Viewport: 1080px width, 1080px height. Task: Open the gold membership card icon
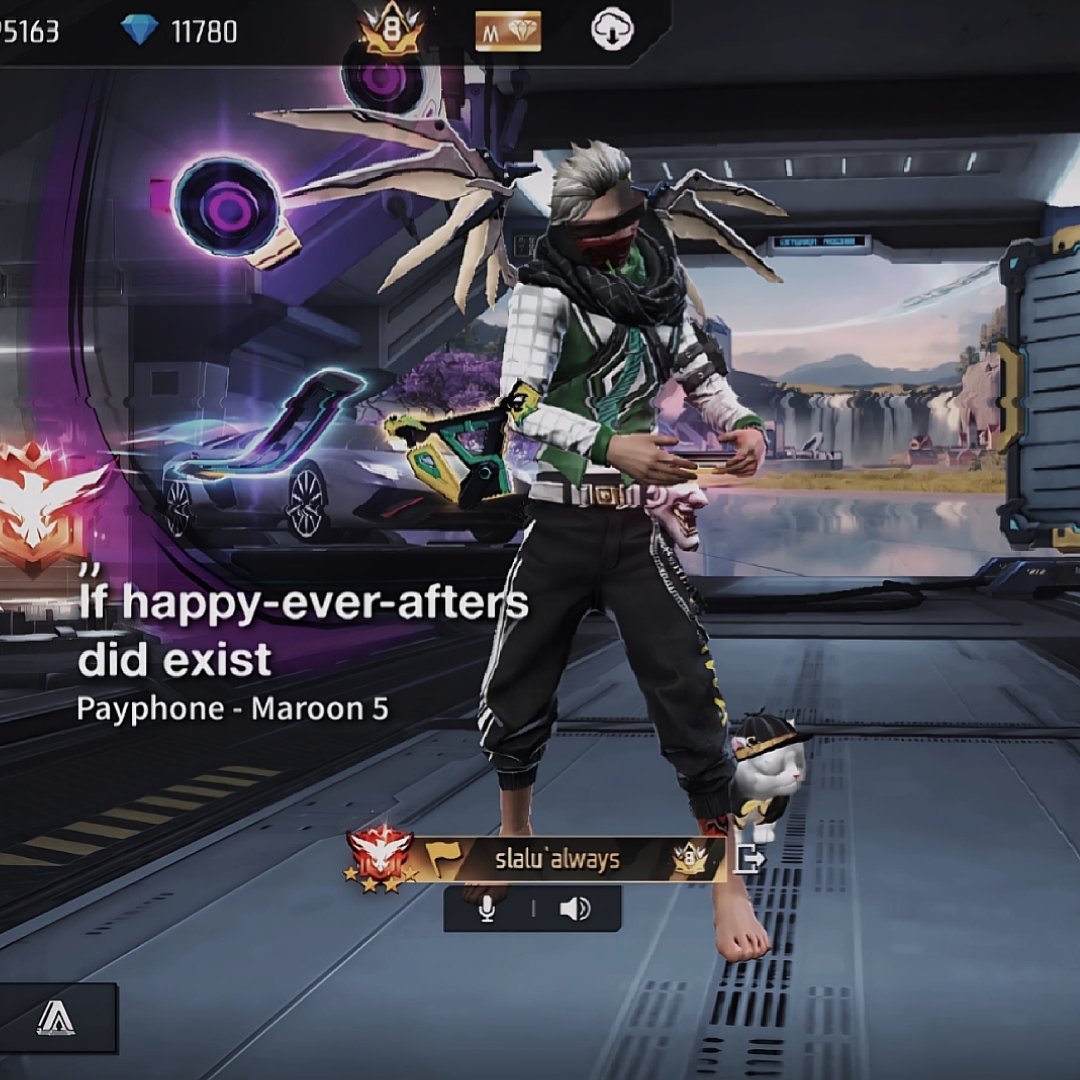pyautogui.click(x=508, y=31)
